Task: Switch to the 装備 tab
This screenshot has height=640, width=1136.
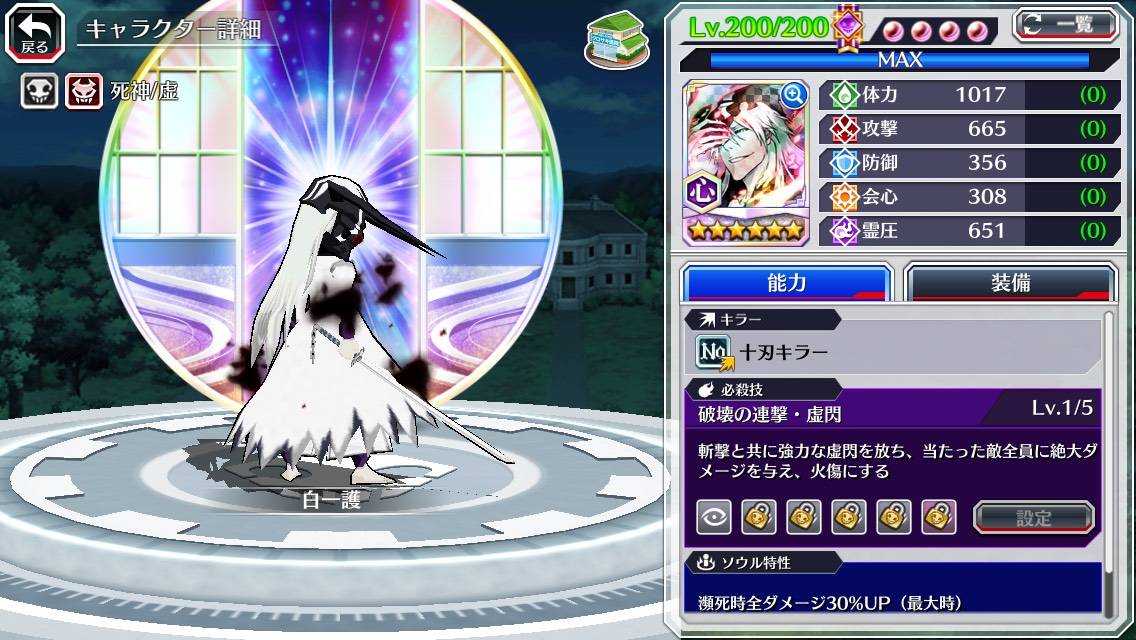Action: pyautogui.click(x=1009, y=283)
